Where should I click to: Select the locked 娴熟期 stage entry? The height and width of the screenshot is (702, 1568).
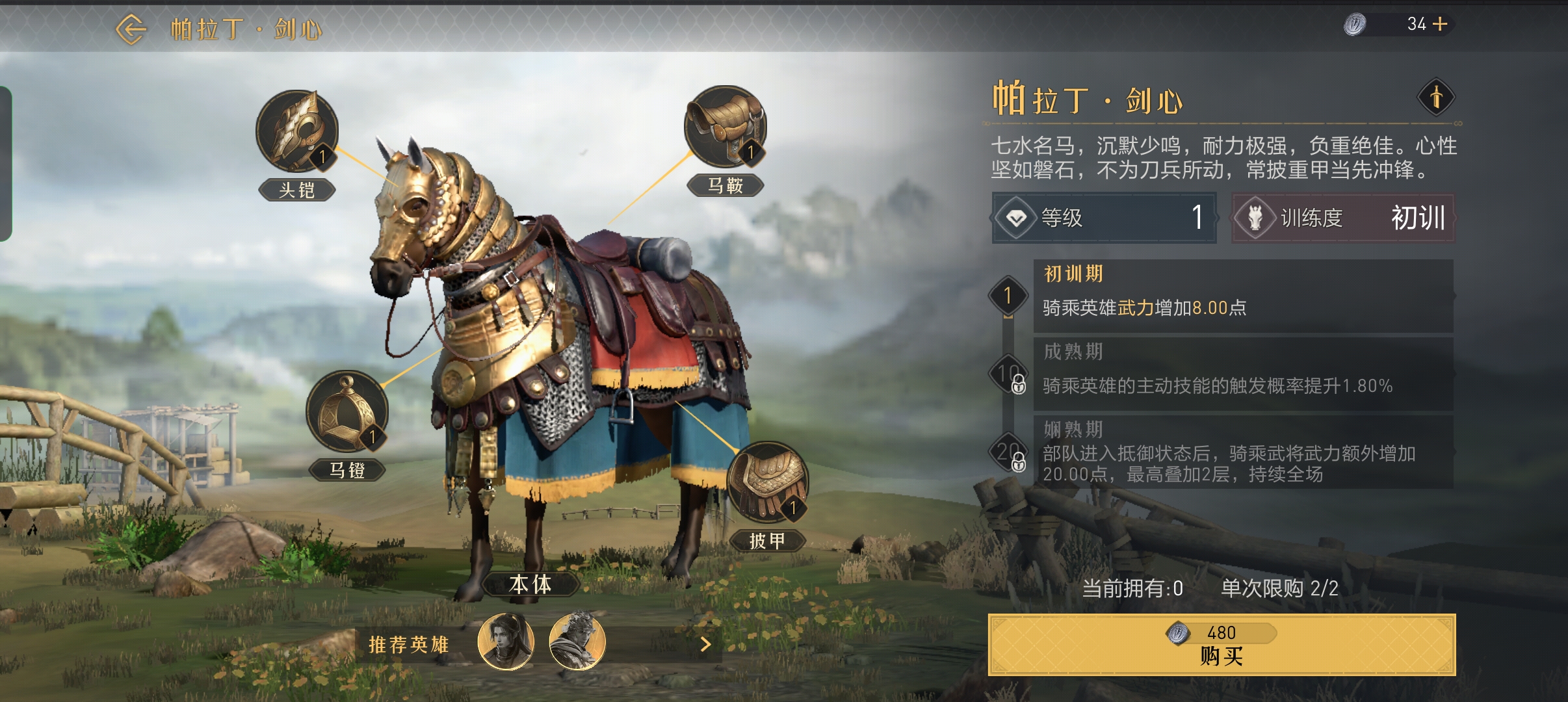(x=1242, y=452)
